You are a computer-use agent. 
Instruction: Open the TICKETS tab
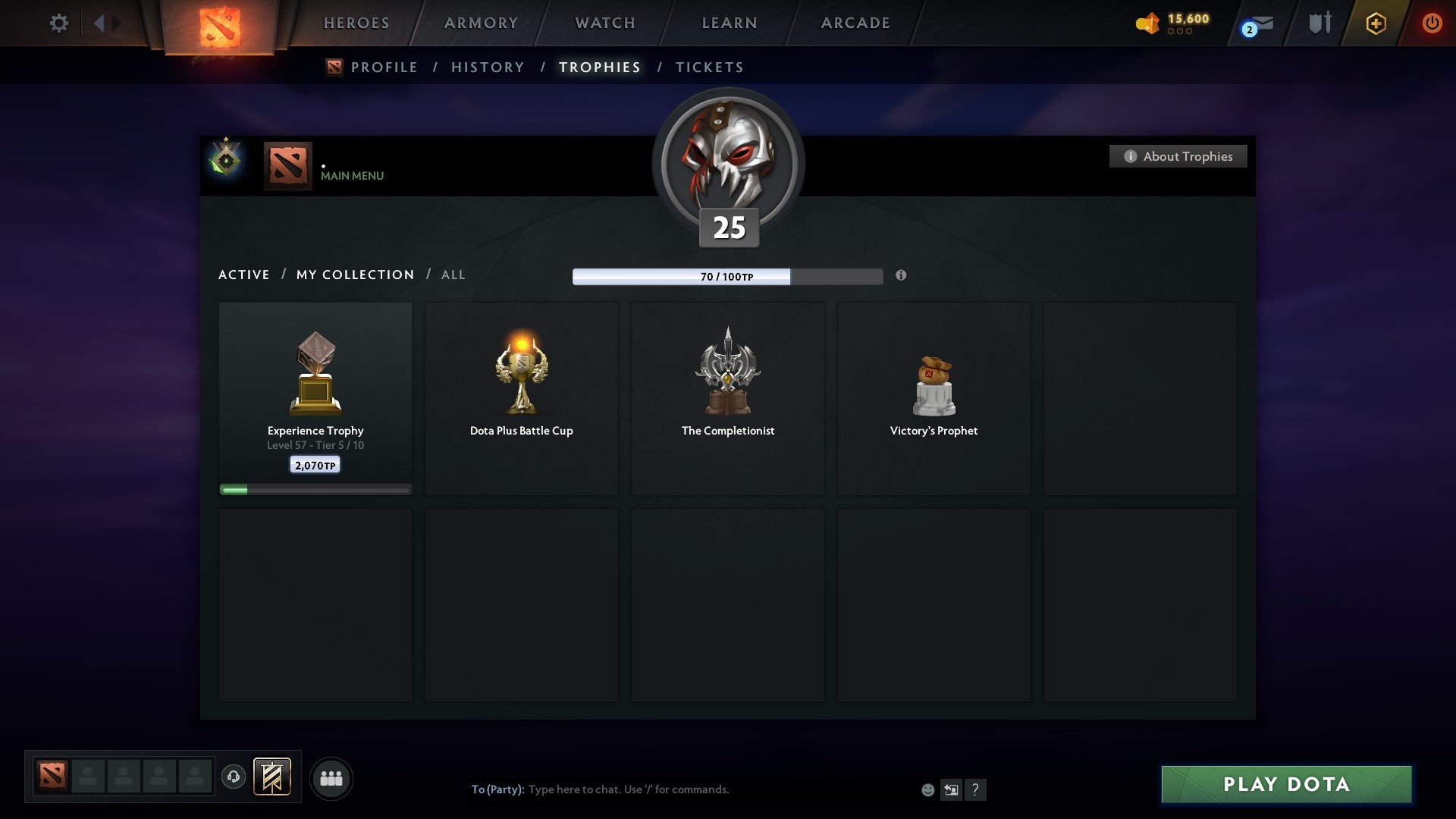click(x=708, y=67)
